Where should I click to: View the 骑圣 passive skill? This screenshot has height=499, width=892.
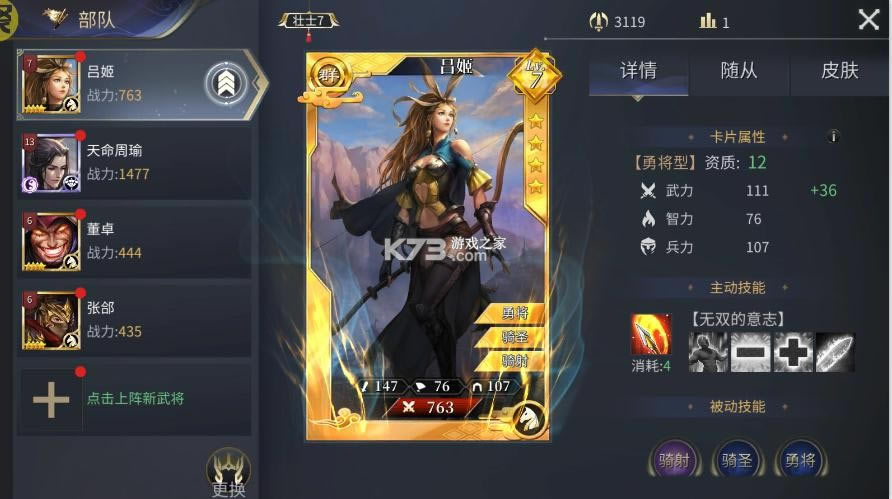pyautogui.click(x=736, y=461)
